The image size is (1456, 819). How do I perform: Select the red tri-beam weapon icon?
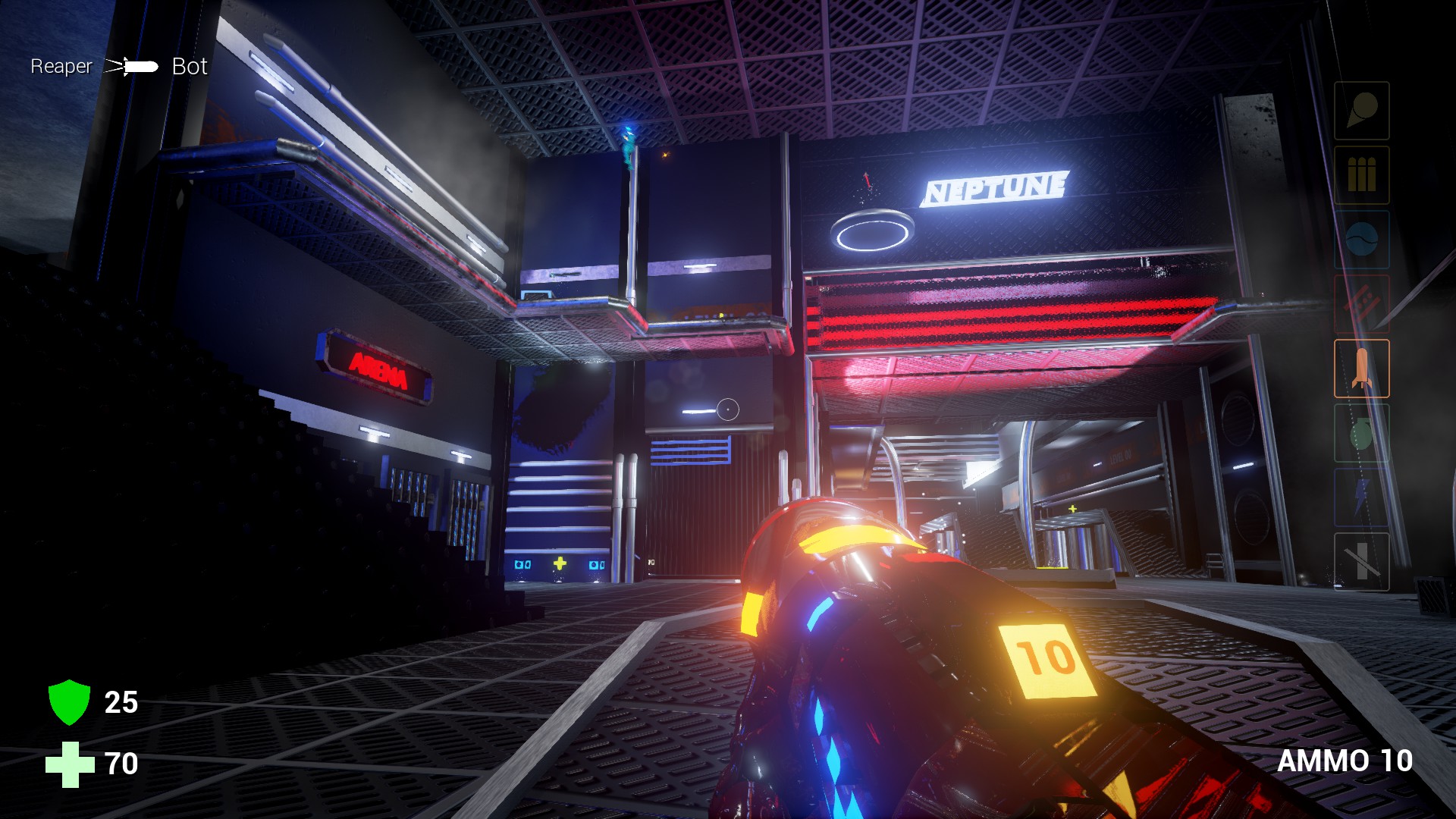coord(1361,302)
